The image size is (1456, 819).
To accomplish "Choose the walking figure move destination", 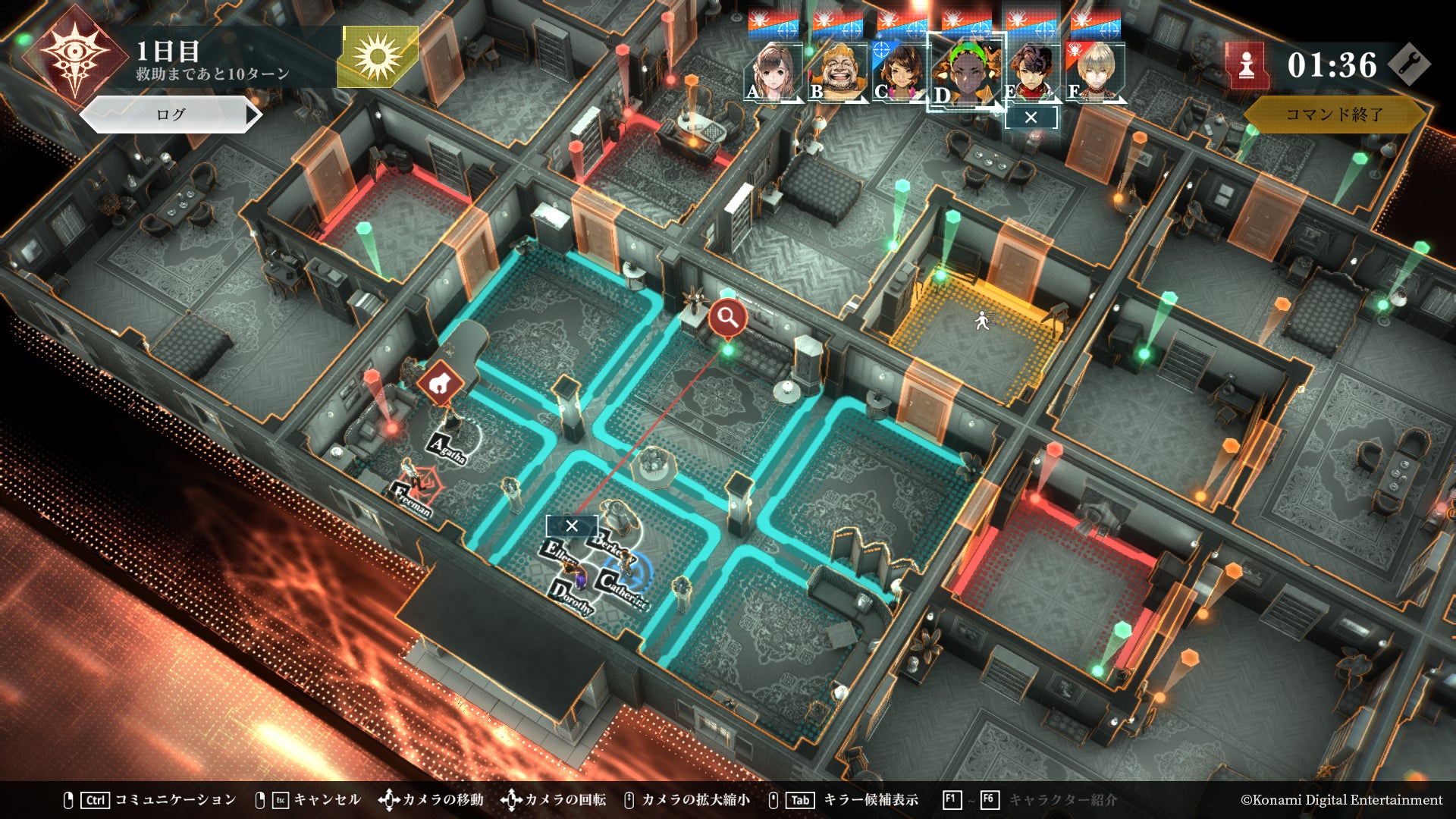I will point(982,322).
